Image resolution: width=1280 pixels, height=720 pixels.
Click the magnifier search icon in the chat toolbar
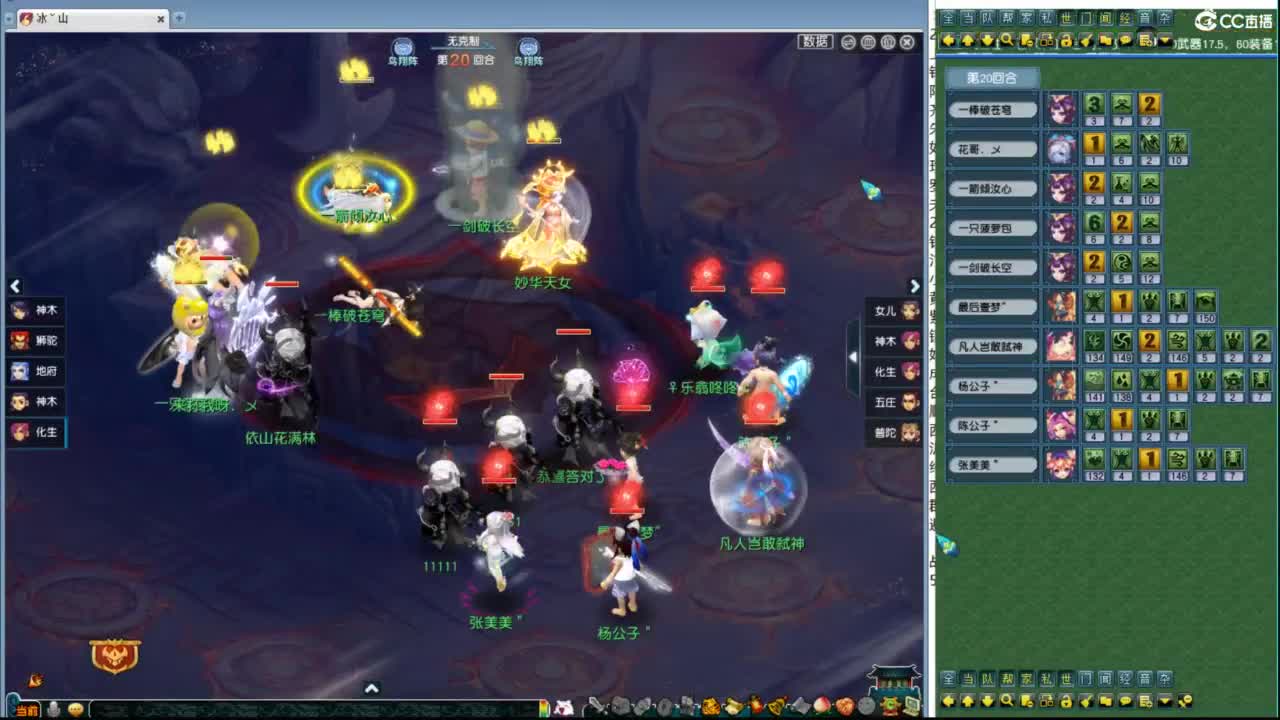[x=1006, y=42]
